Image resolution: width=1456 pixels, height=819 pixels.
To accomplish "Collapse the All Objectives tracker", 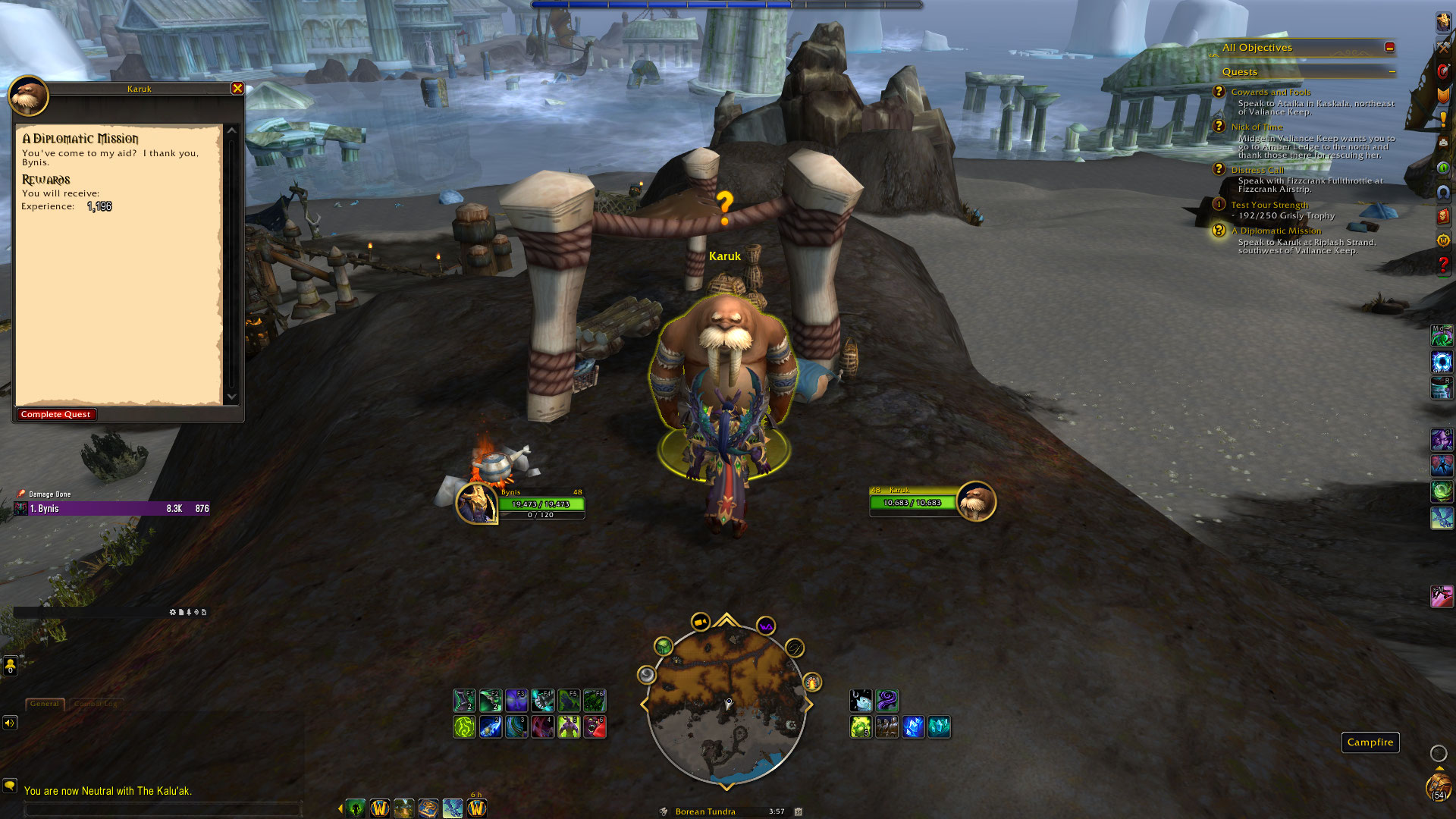I will click(1389, 47).
